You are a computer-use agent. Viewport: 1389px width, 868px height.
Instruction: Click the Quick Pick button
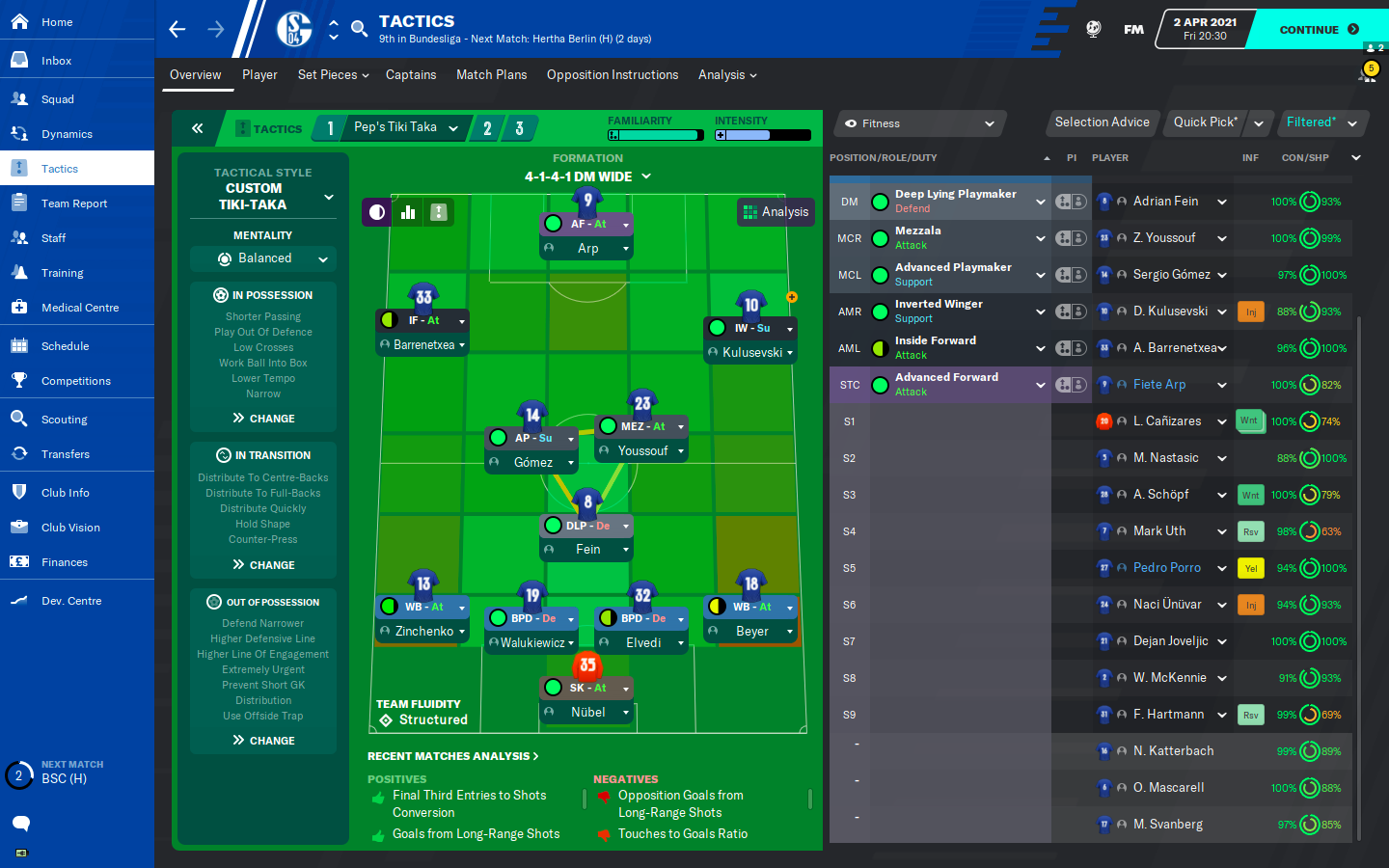coord(1205,122)
